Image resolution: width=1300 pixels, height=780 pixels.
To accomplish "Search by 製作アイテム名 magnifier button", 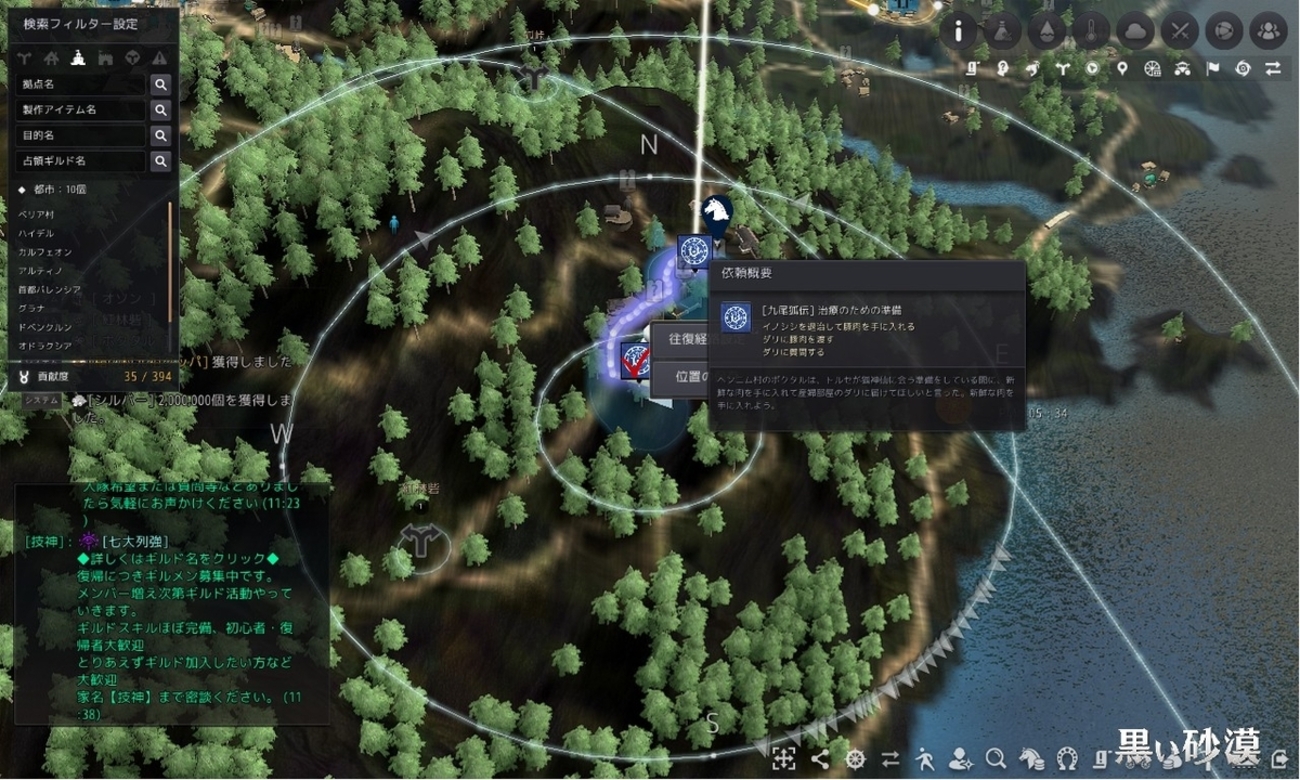I will pyautogui.click(x=160, y=110).
